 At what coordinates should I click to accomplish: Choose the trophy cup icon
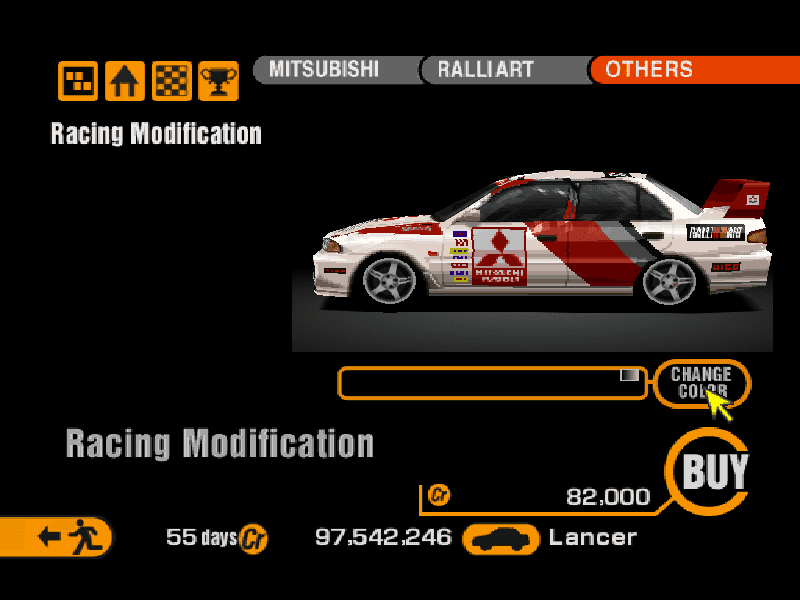click(x=217, y=81)
